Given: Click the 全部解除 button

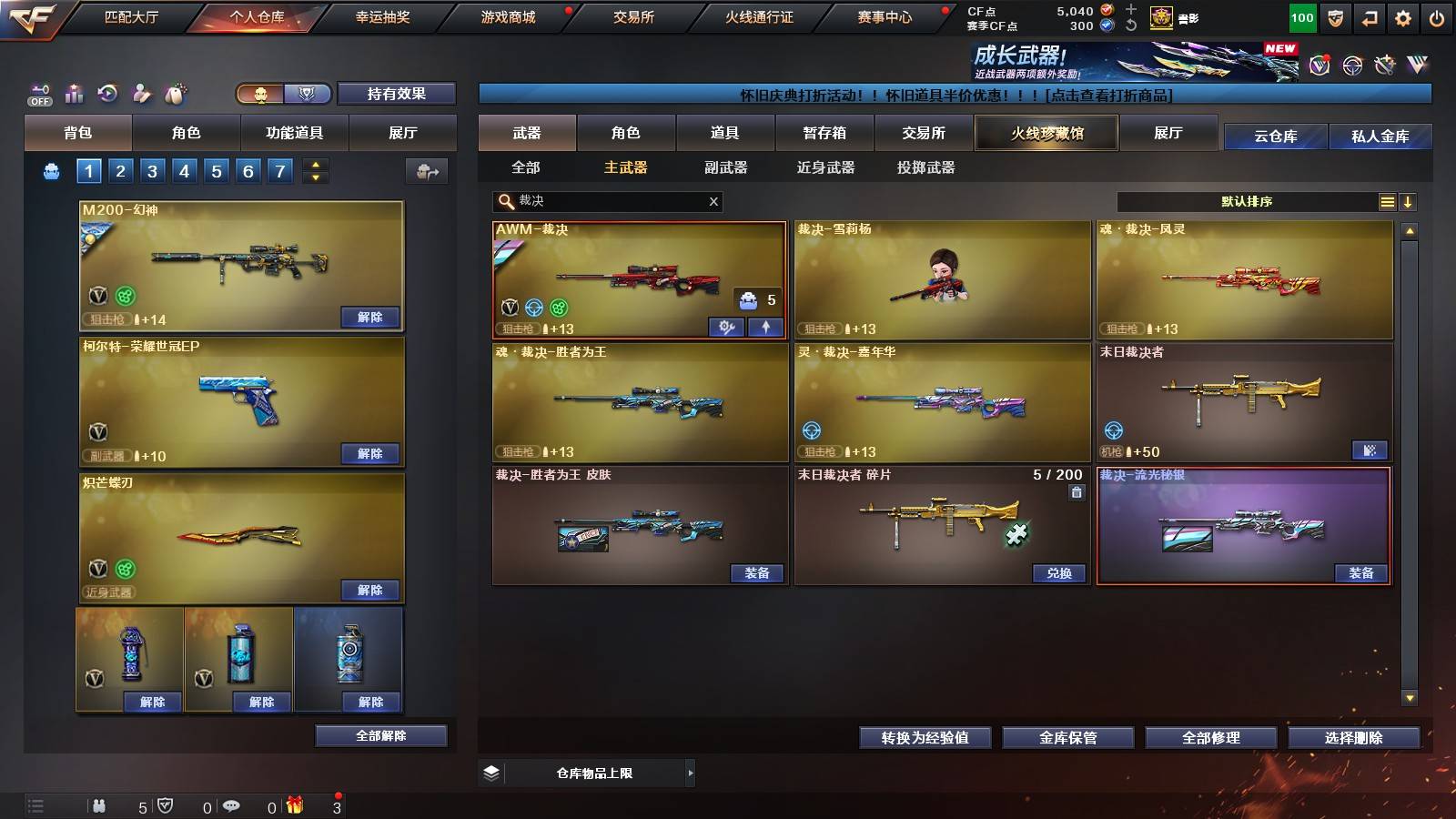Looking at the screenshot, I should 381,735.
